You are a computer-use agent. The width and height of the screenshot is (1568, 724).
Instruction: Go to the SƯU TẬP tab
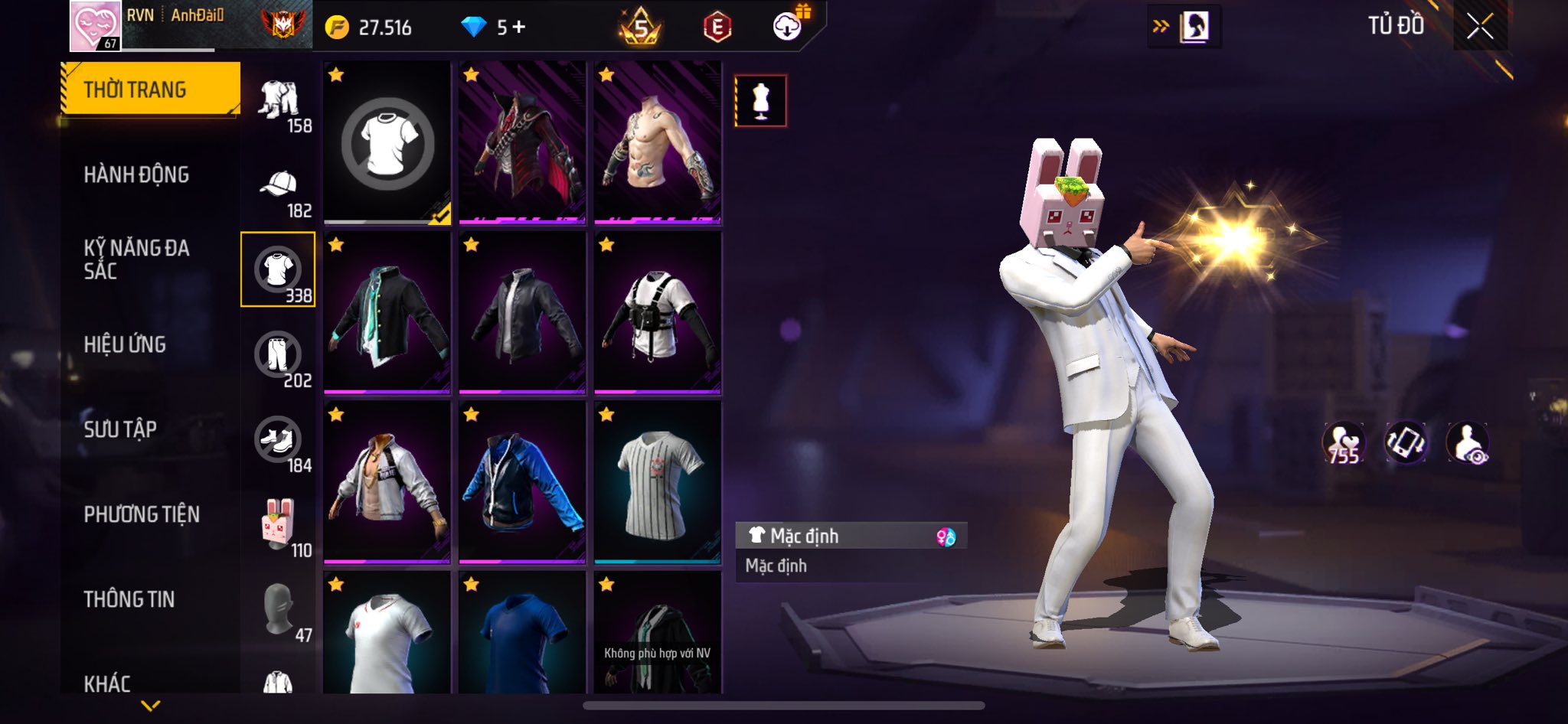[x=120, y=429]
